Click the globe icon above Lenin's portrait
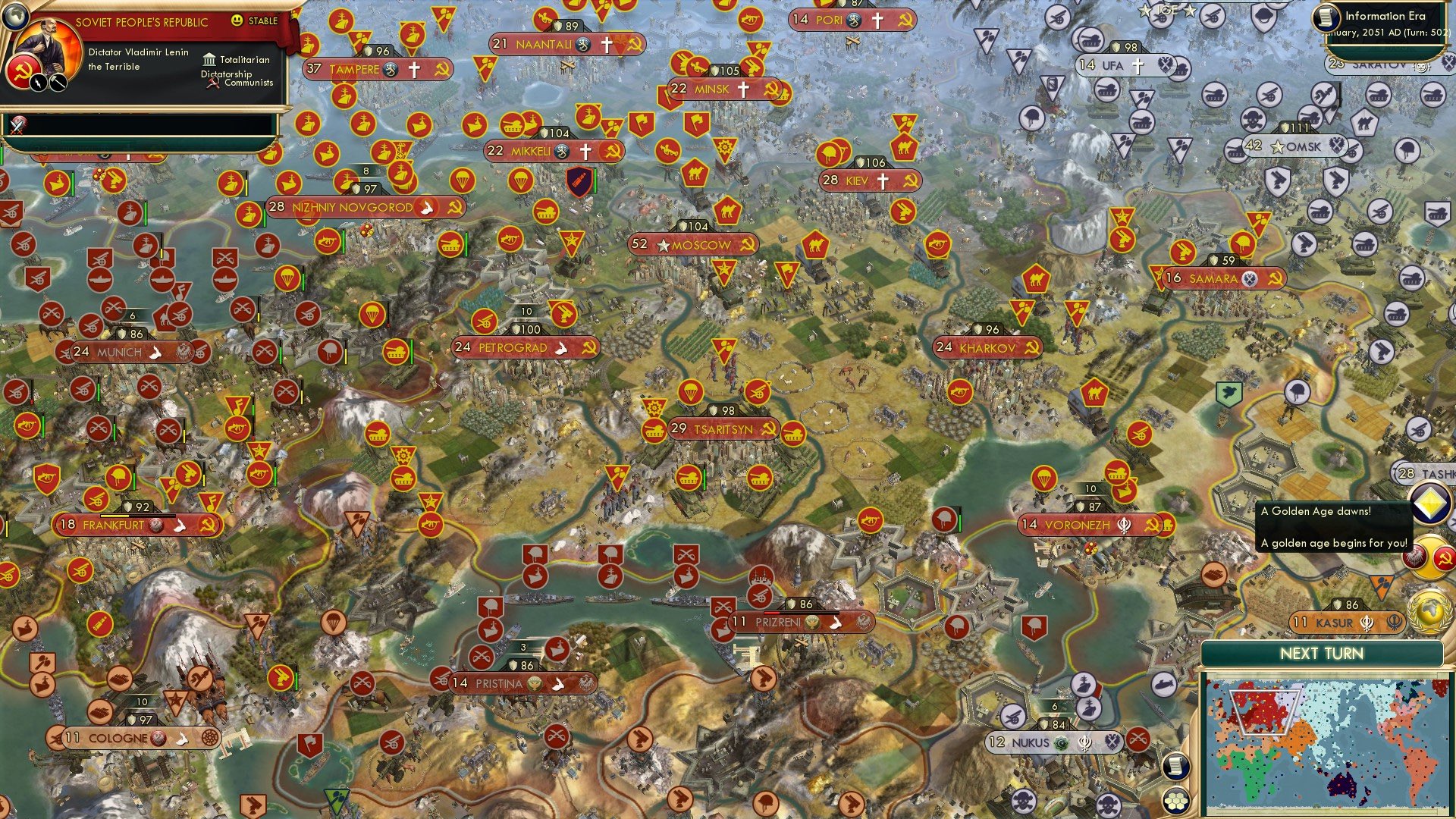Screen dimensions: 1456x819 (x=16, y=17)
